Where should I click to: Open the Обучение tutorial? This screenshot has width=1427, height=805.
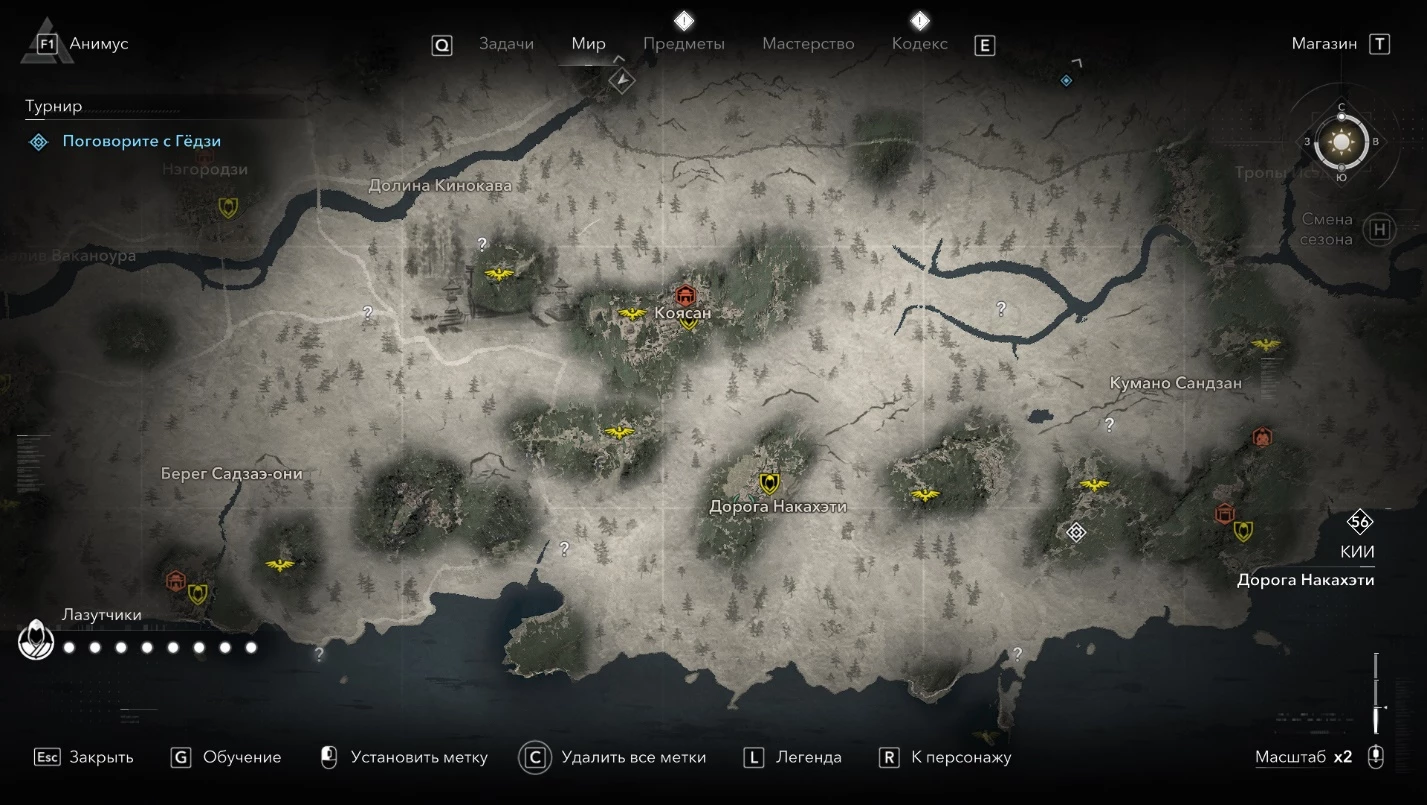(241, 758)
